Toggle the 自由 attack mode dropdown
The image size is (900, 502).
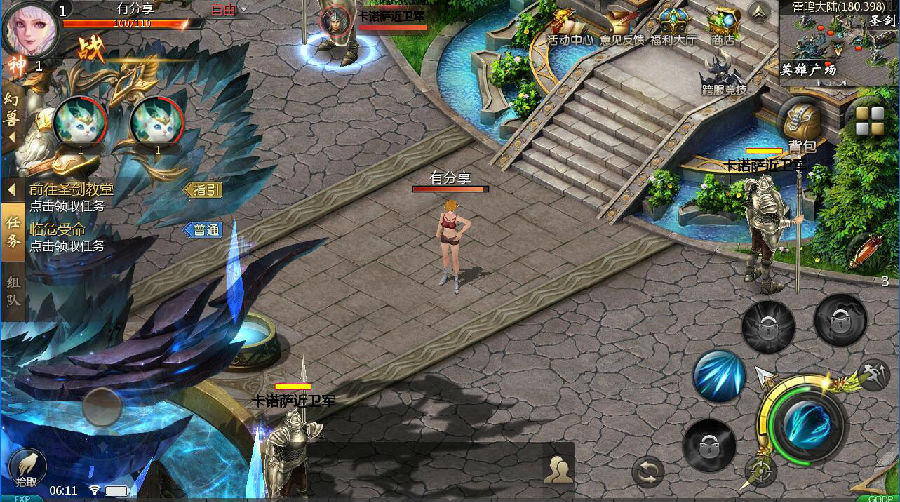(229, 11)
